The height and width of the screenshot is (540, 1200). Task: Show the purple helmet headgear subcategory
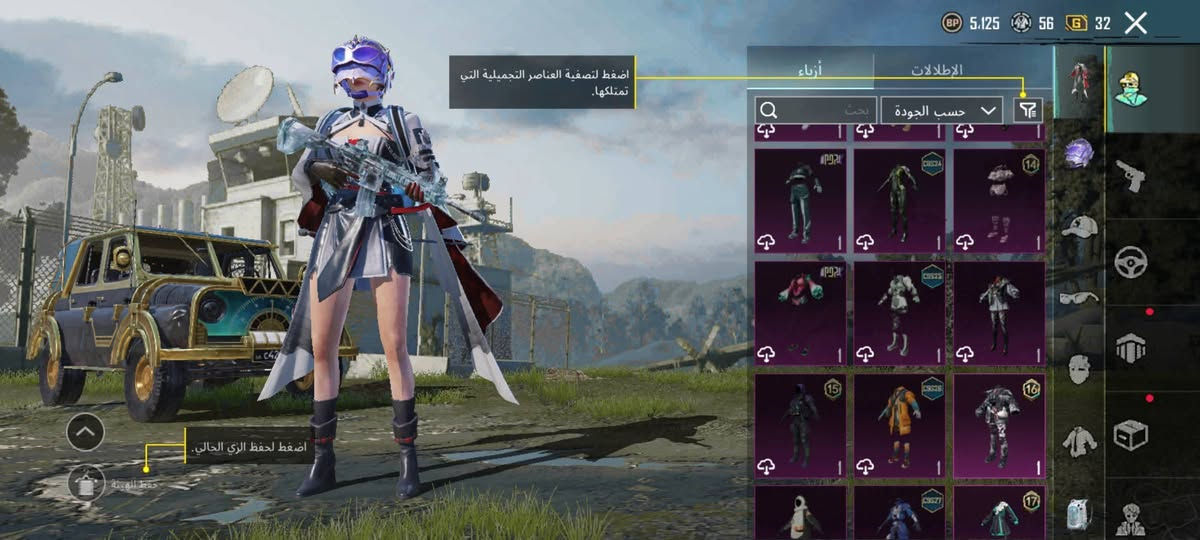point(1079,153)
